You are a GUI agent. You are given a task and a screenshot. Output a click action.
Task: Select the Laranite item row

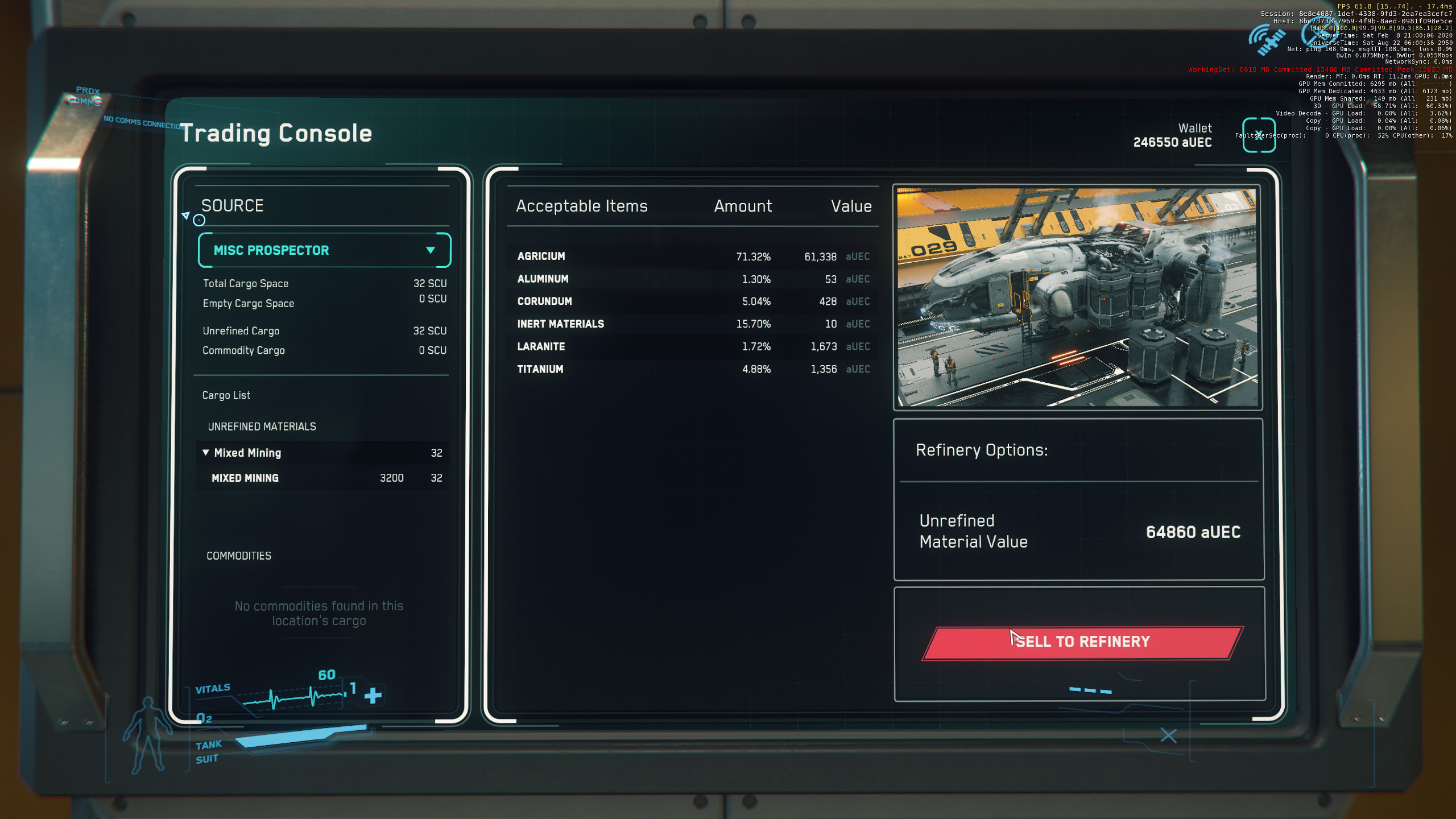tap(692, 347)
